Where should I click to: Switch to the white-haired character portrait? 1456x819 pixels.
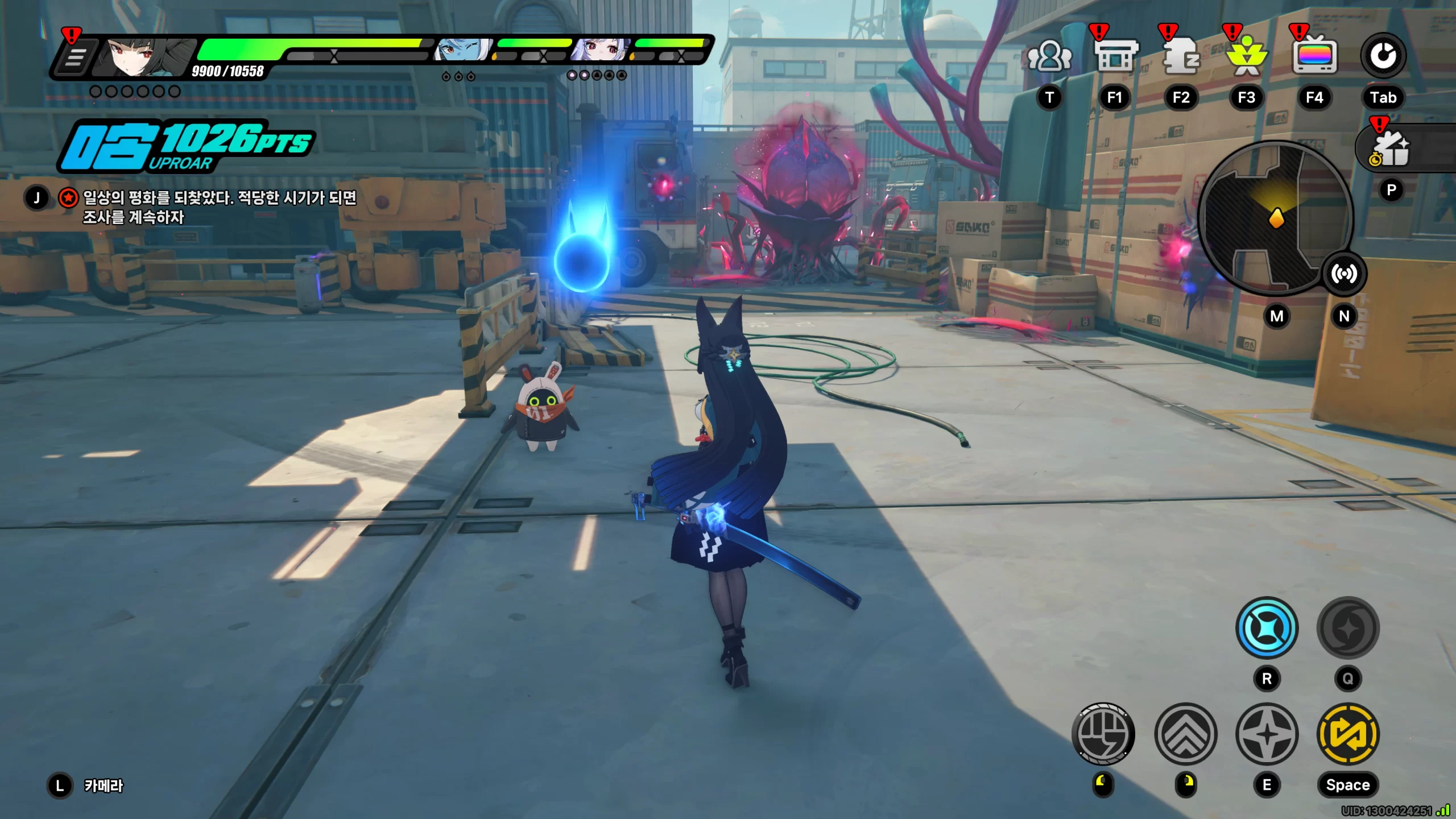point(601,51)
